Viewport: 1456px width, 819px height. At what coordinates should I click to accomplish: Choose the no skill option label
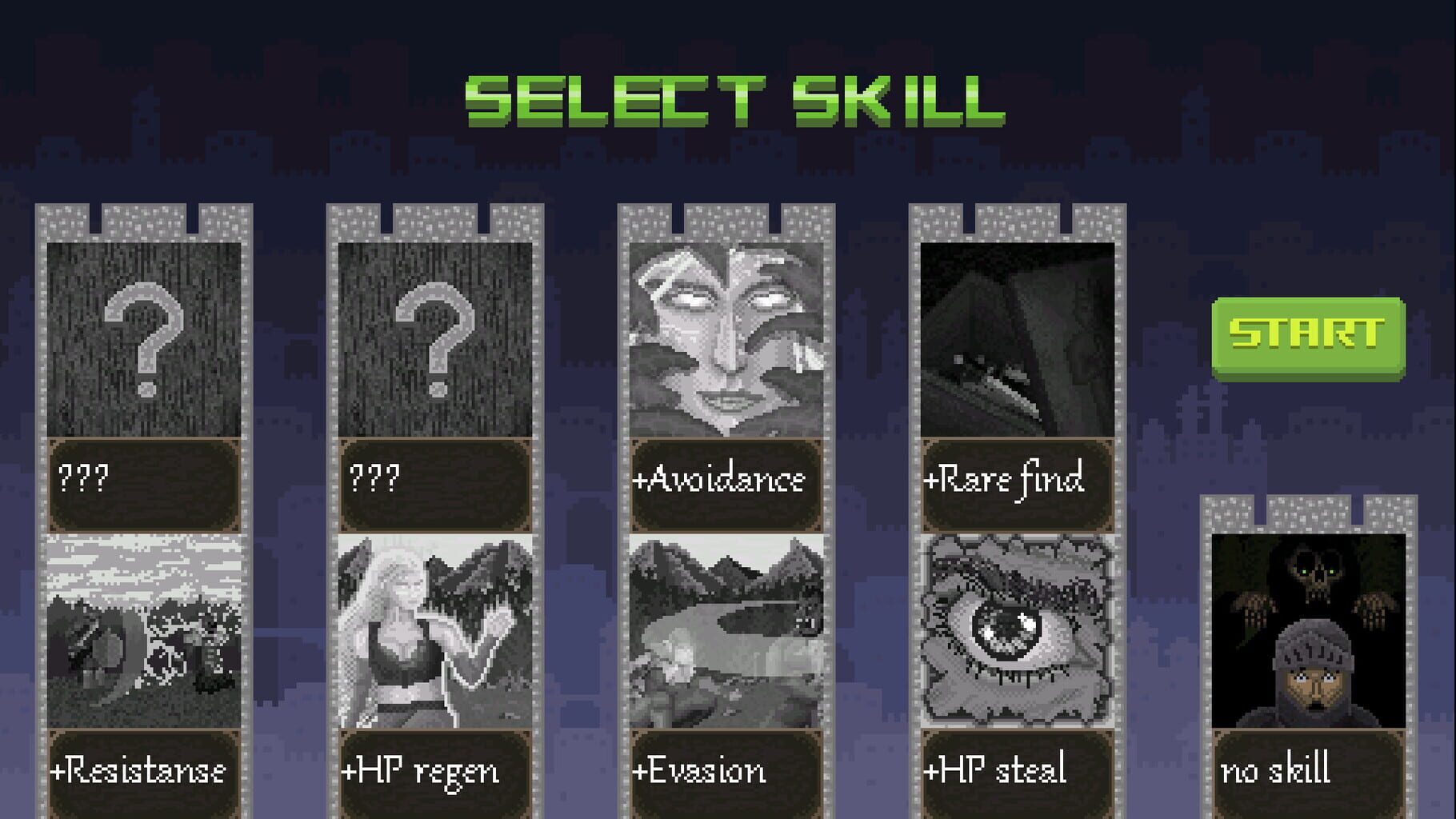tap(1312, 770)
